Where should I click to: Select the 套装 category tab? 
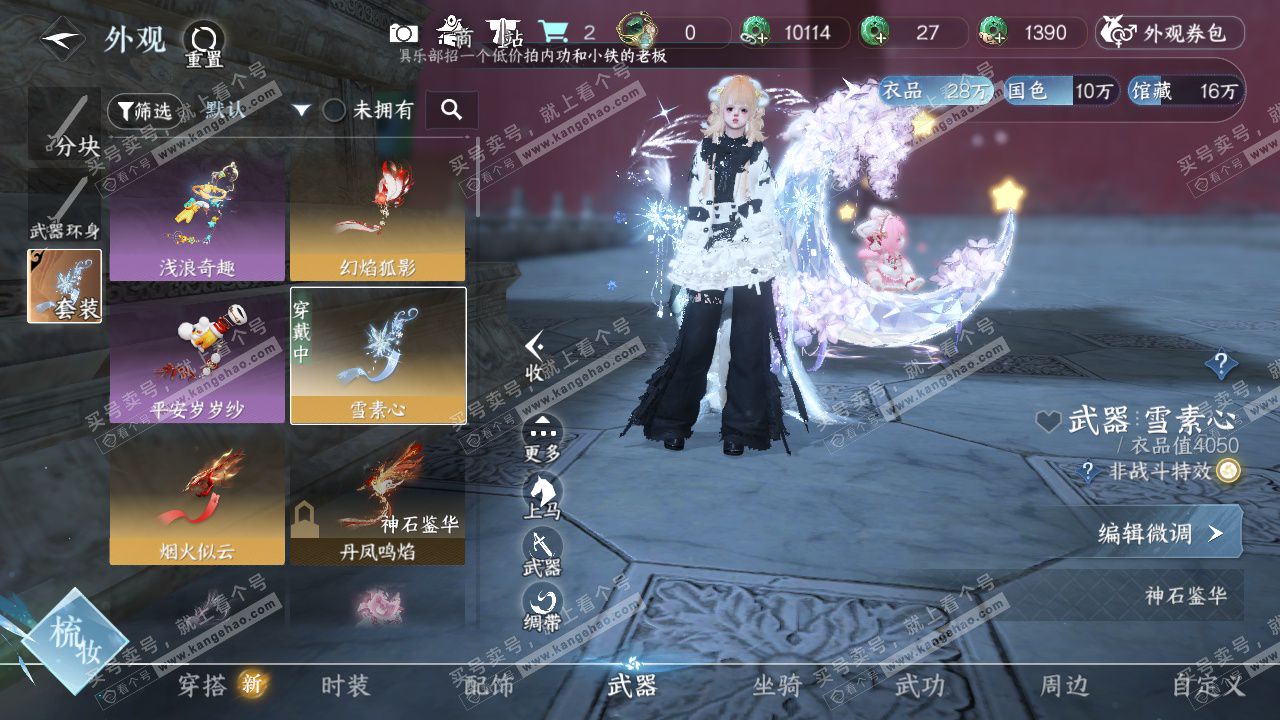[65, 287]
